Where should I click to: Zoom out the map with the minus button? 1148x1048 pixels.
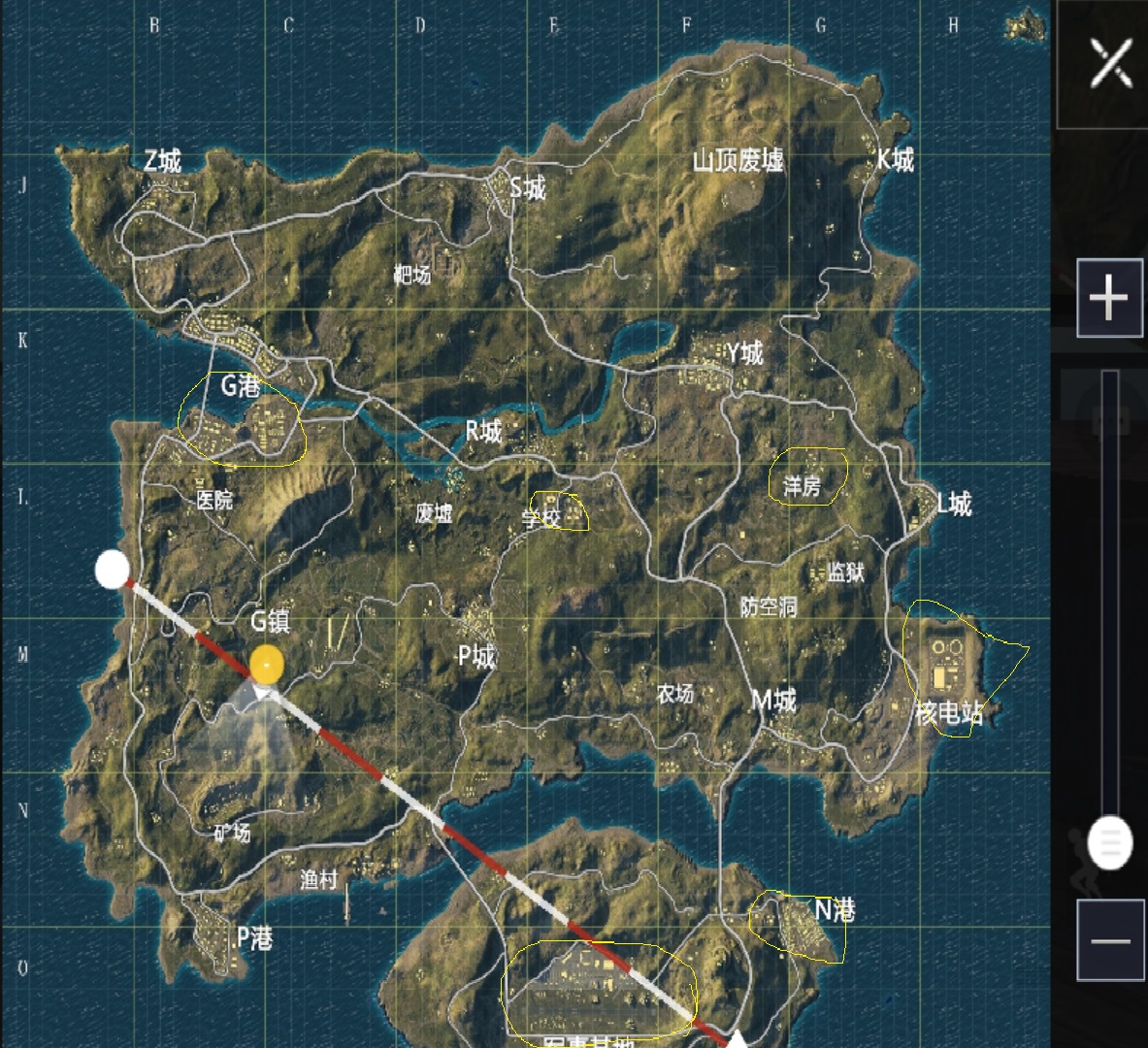click(1110, 940)
